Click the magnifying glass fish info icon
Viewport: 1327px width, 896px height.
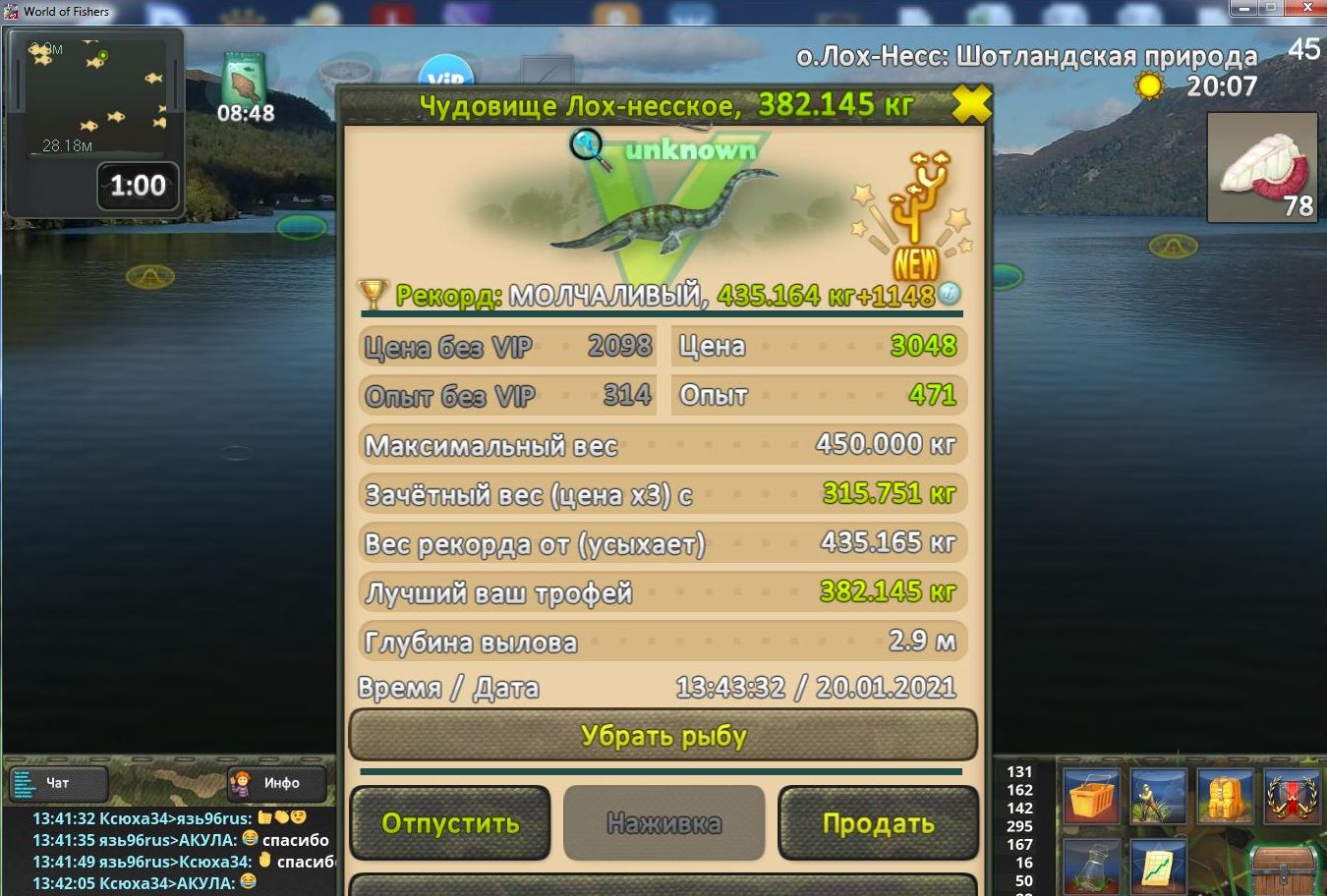pyautogui.click(x=589, y=148)
